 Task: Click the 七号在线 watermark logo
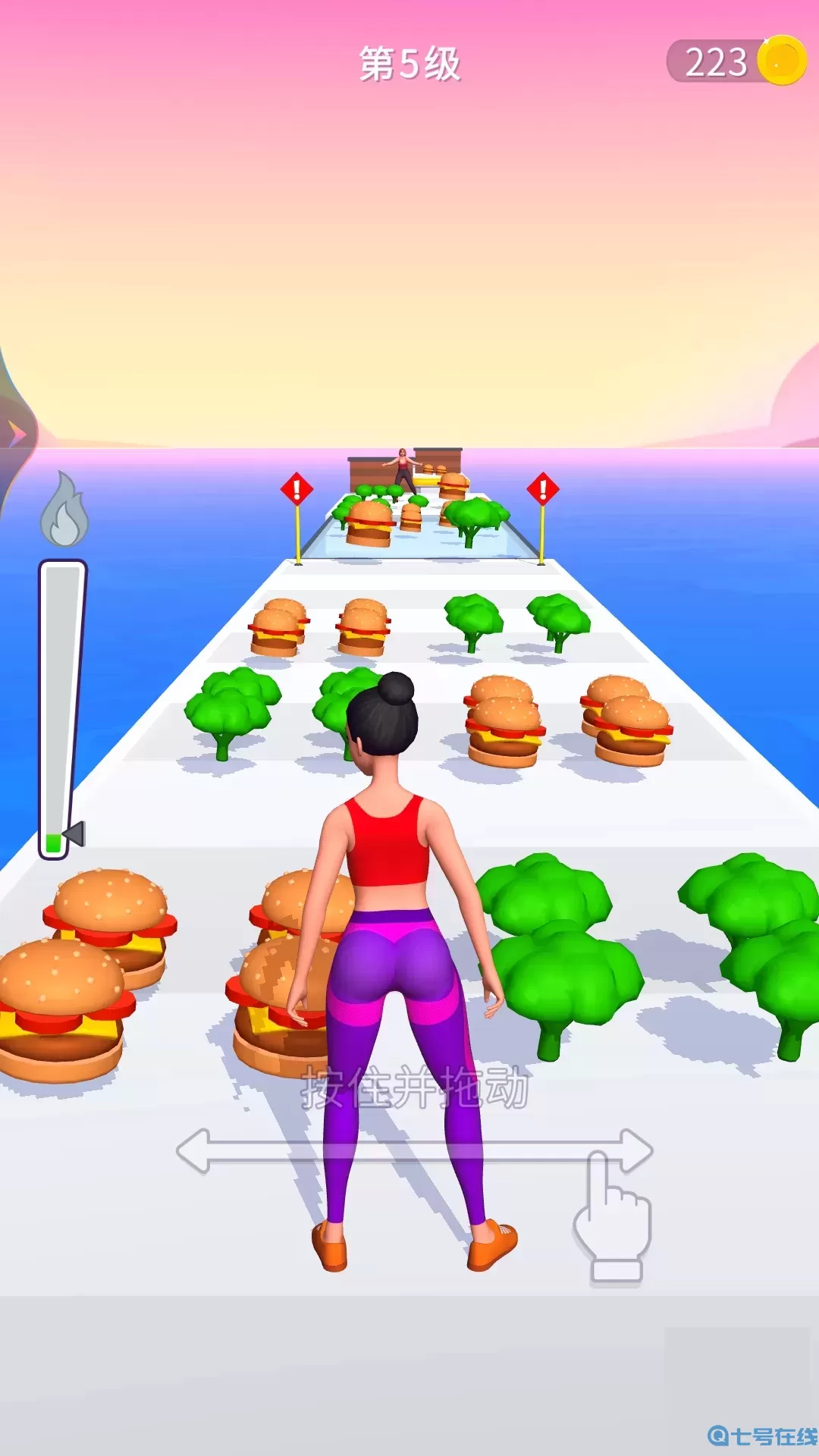(762, 1436)
